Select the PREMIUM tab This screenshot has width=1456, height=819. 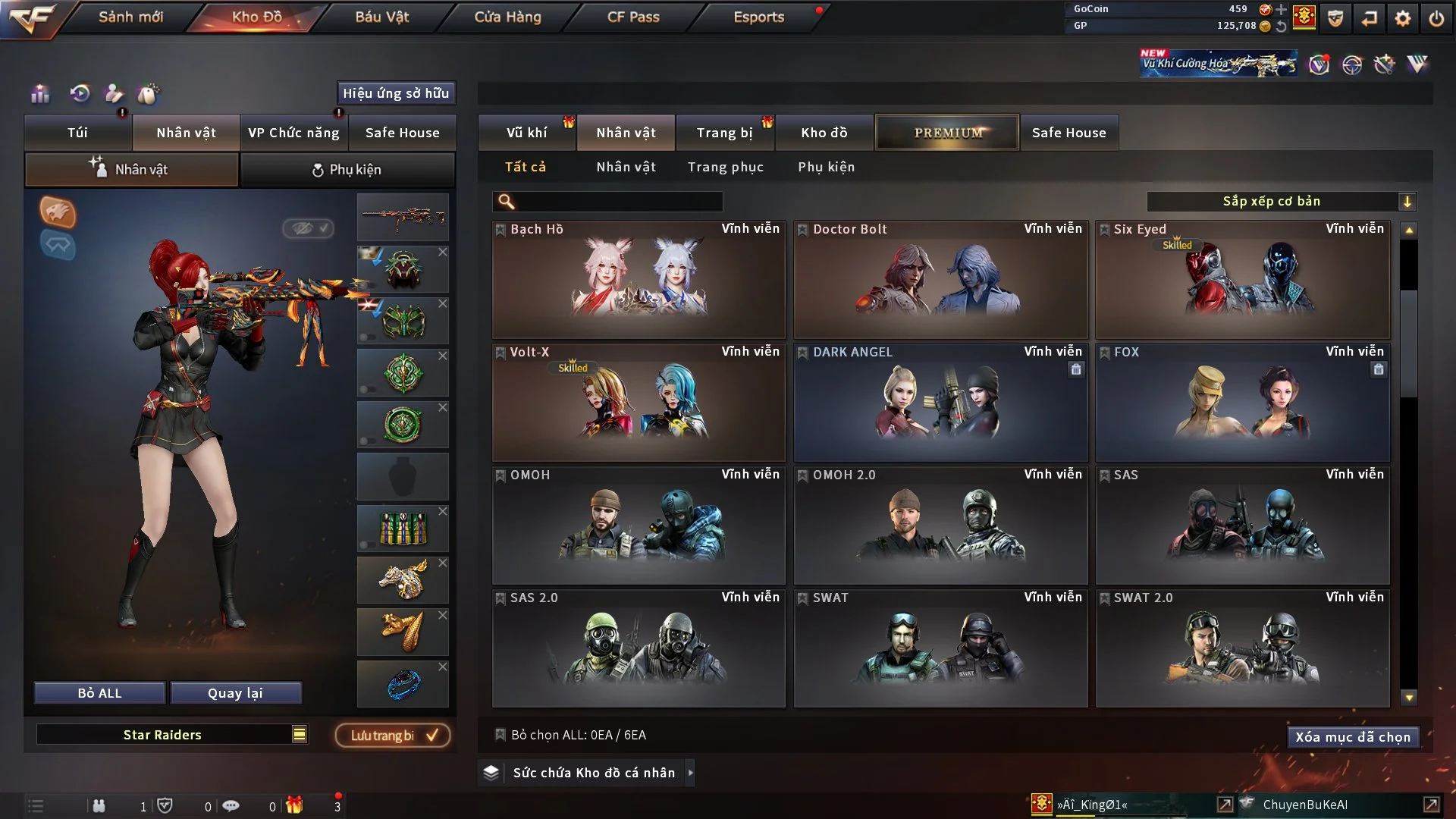pos(947,133)
